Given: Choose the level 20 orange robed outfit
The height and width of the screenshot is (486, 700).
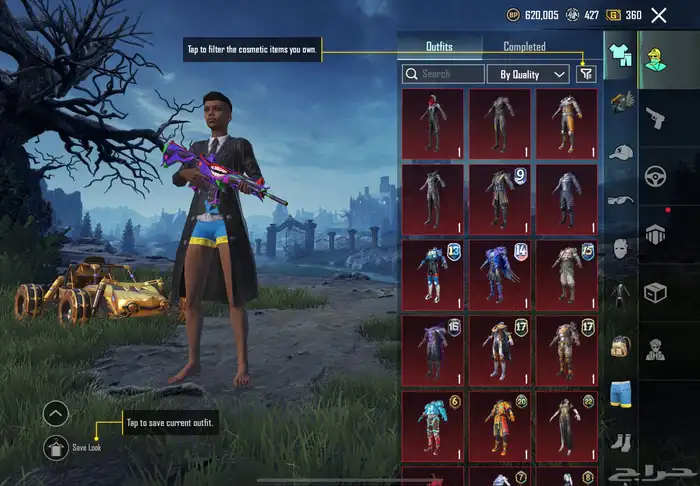Looking at the screenshot, I should [500, 425].
